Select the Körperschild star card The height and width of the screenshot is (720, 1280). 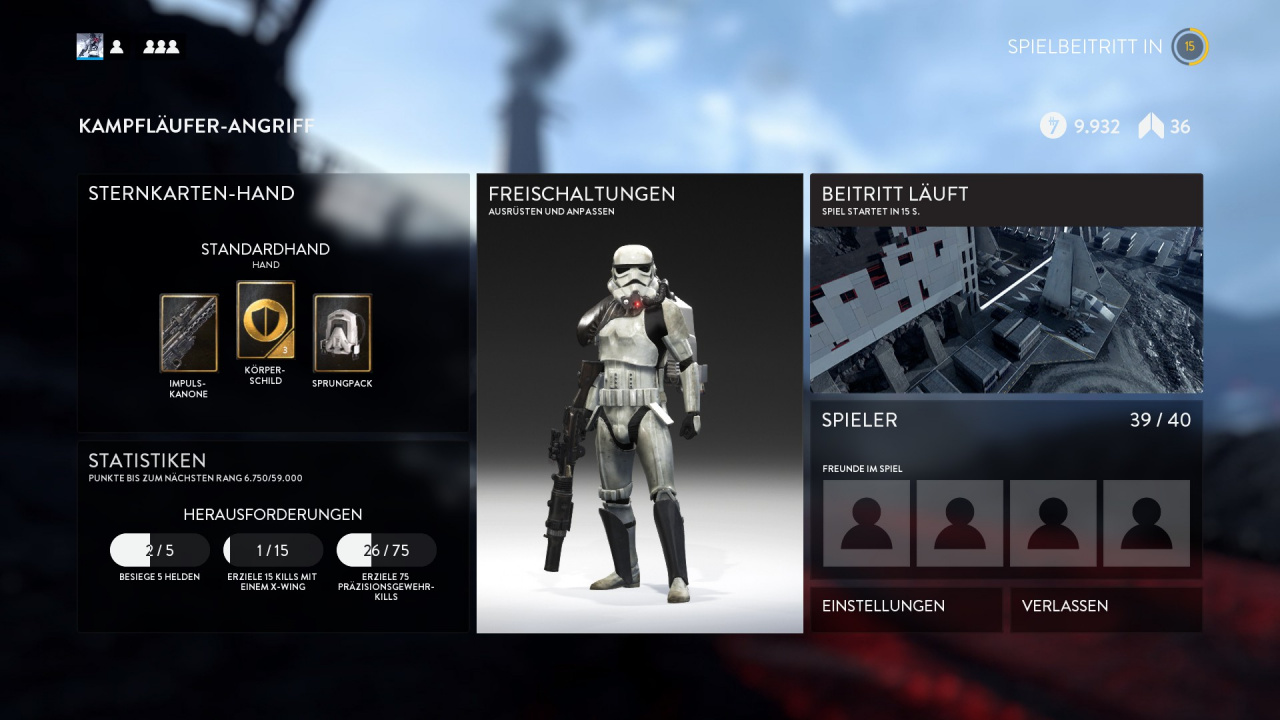pos(265,320)
